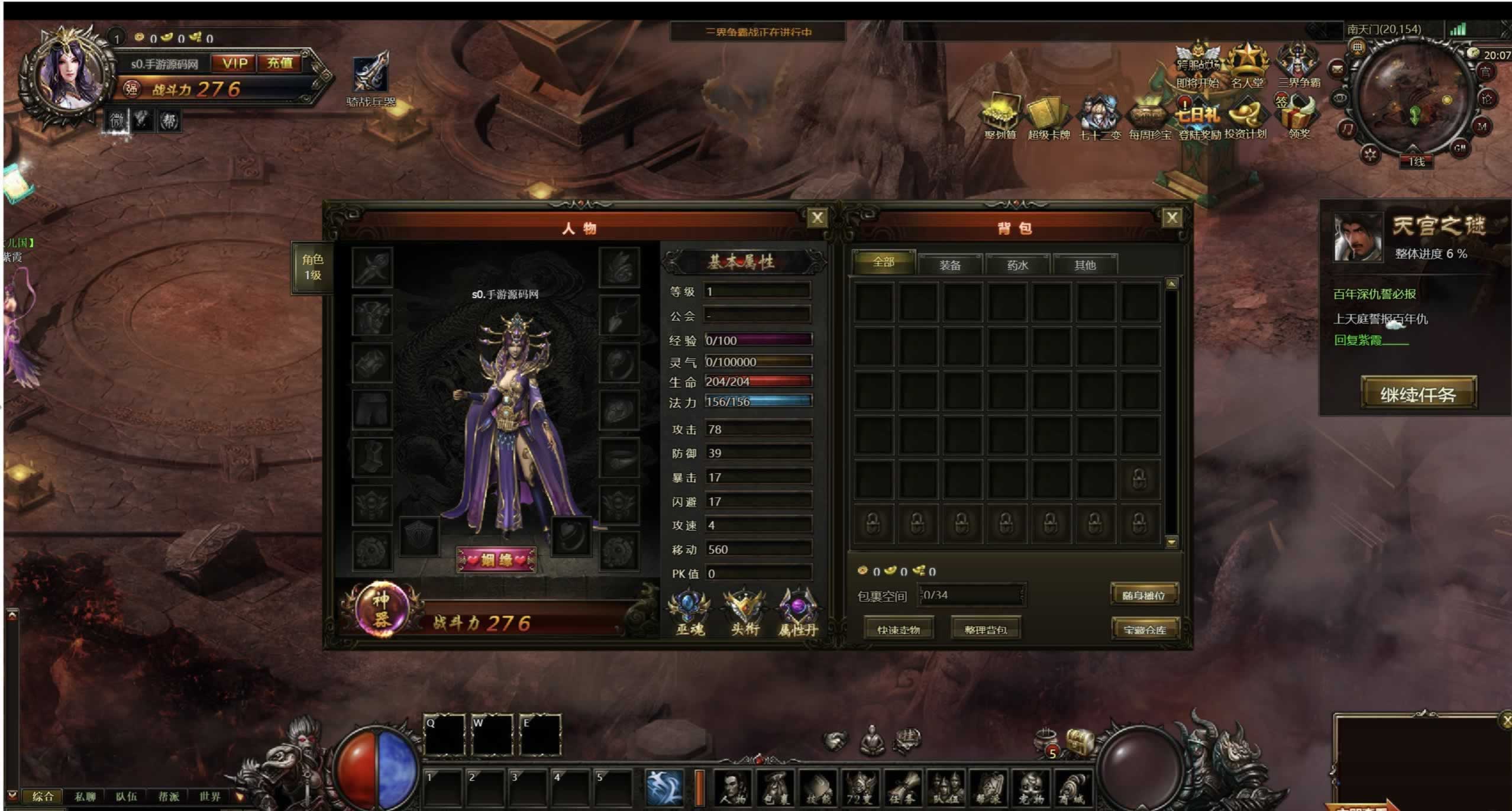
Task: Open the 商城 shop icon in bottom bar
Action: pos(1073,789)
